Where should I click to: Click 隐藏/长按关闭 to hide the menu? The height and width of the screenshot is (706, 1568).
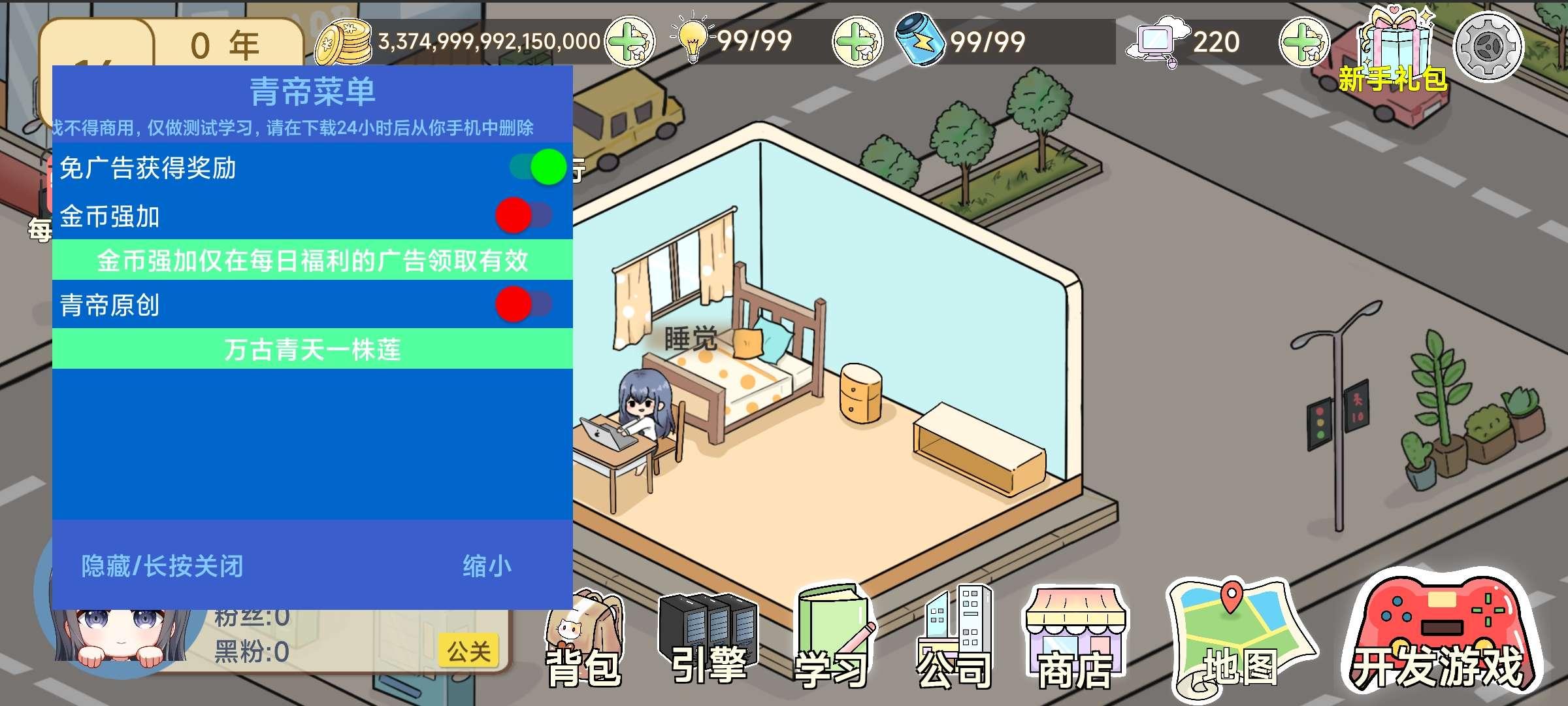click(x=161, y=565)
